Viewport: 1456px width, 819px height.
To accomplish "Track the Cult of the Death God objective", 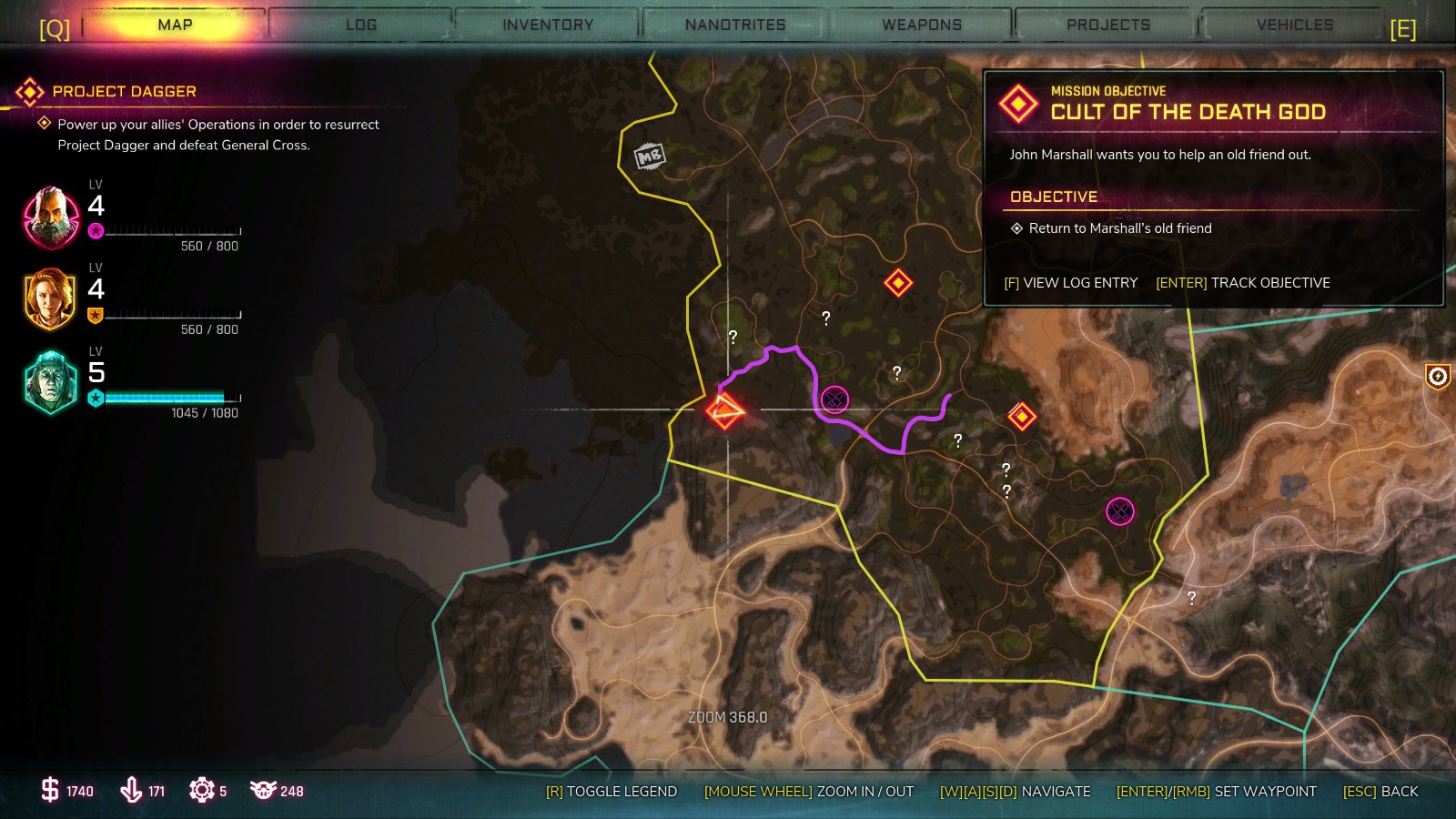I will [x=1242, y=283].
